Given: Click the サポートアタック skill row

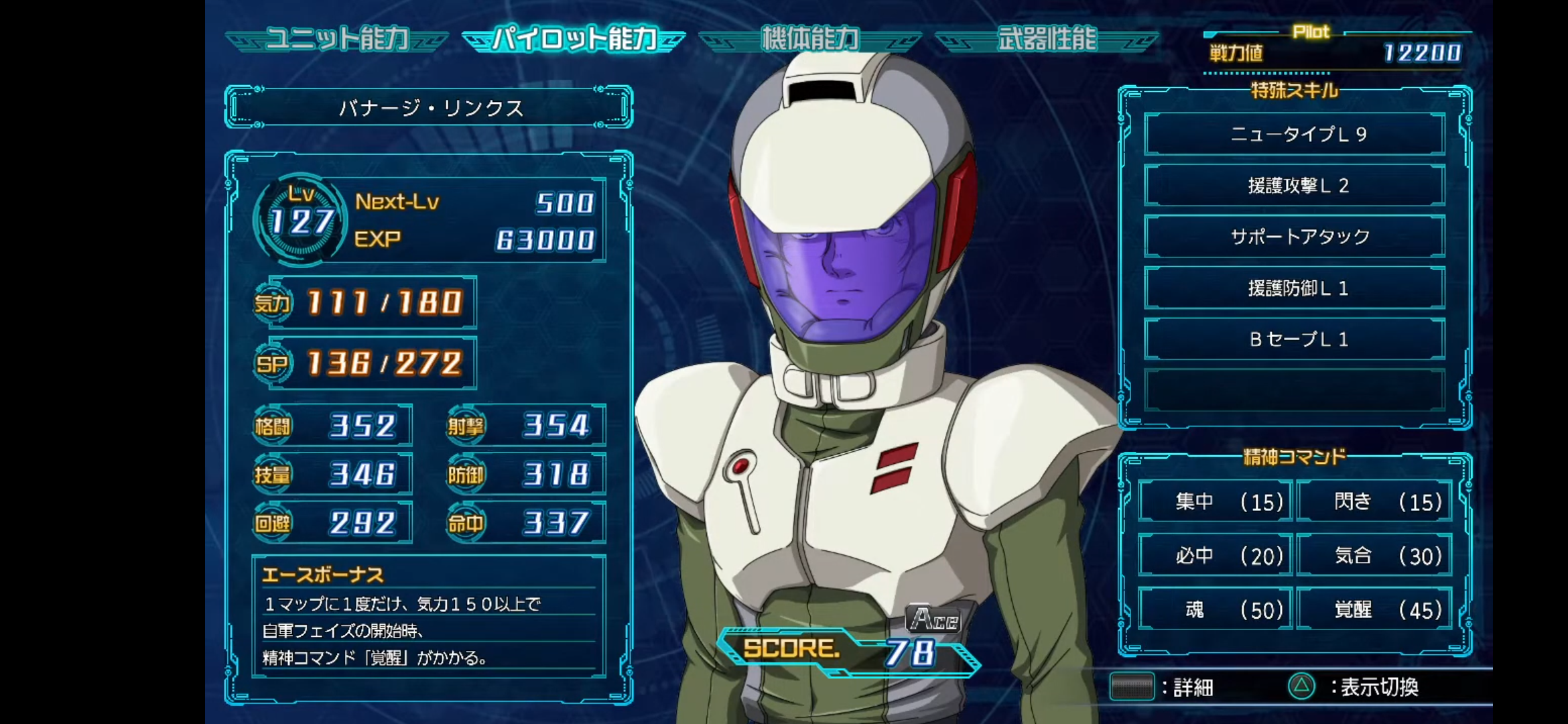Looking at the screenshot, I should [1295, 237].
